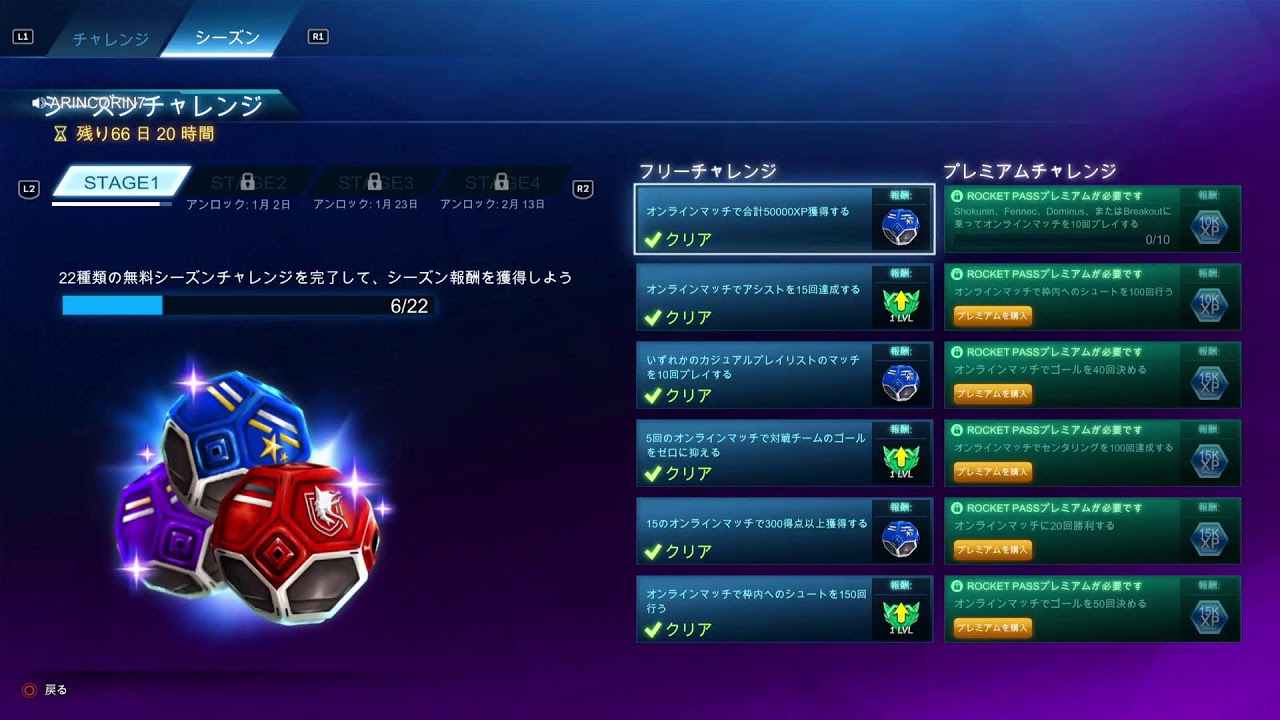The height and width of the screenshot is (720, 1280).
Task: Select the 150 shots on target challenge
Action: pyautogui.click(x=784, y=609)
